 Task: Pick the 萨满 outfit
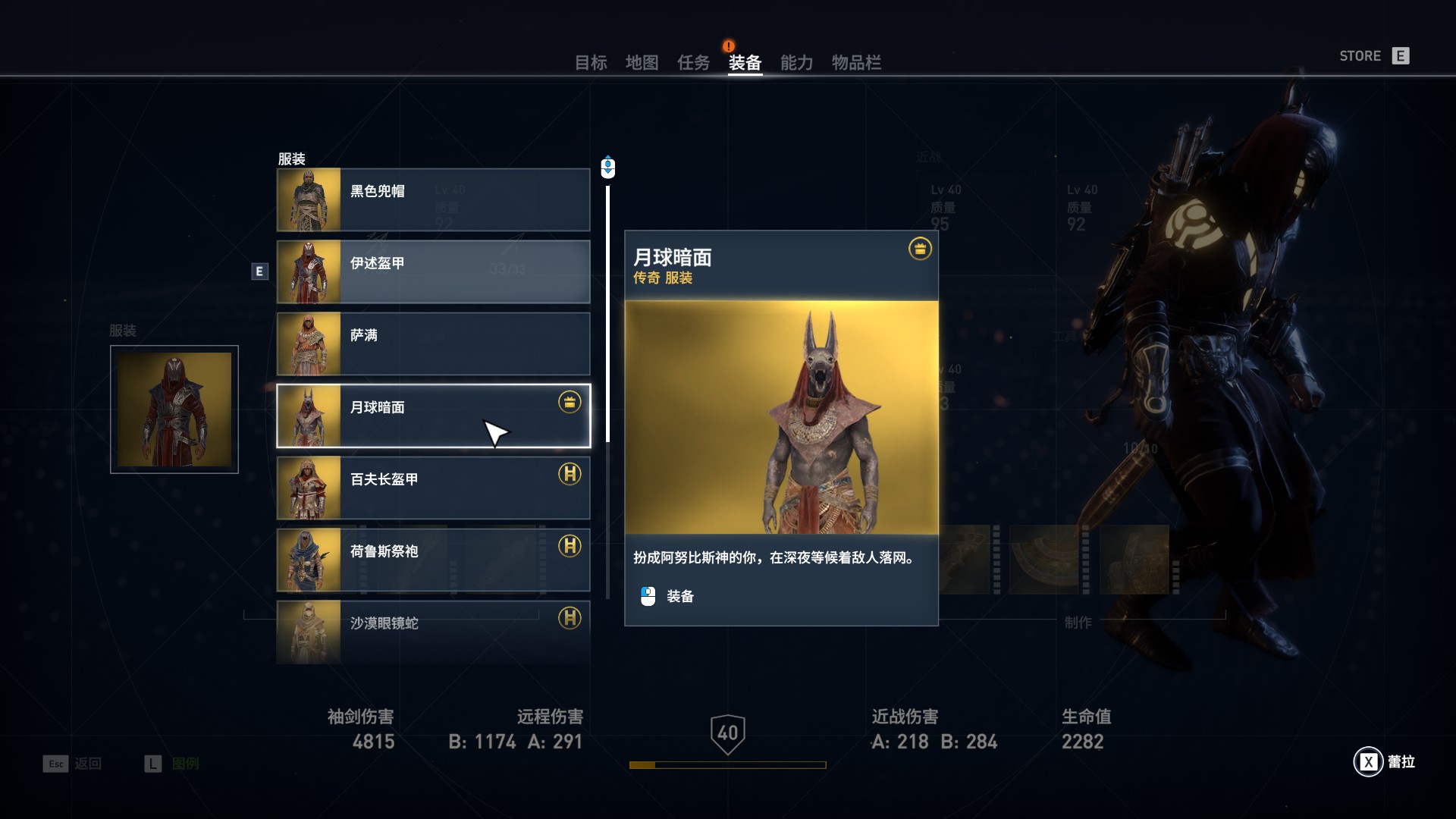[433, 344]
